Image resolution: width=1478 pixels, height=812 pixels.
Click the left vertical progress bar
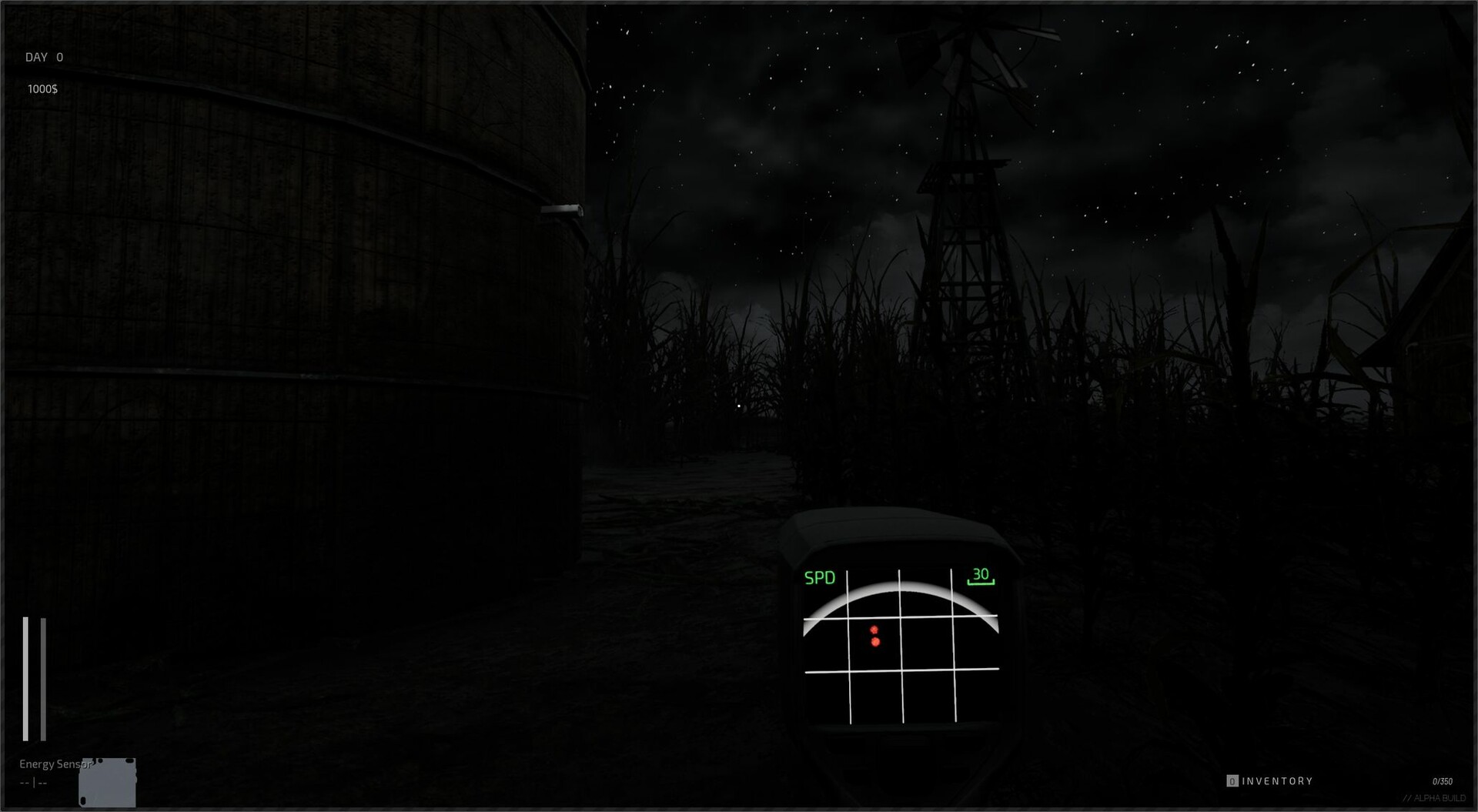click(27, 677)
